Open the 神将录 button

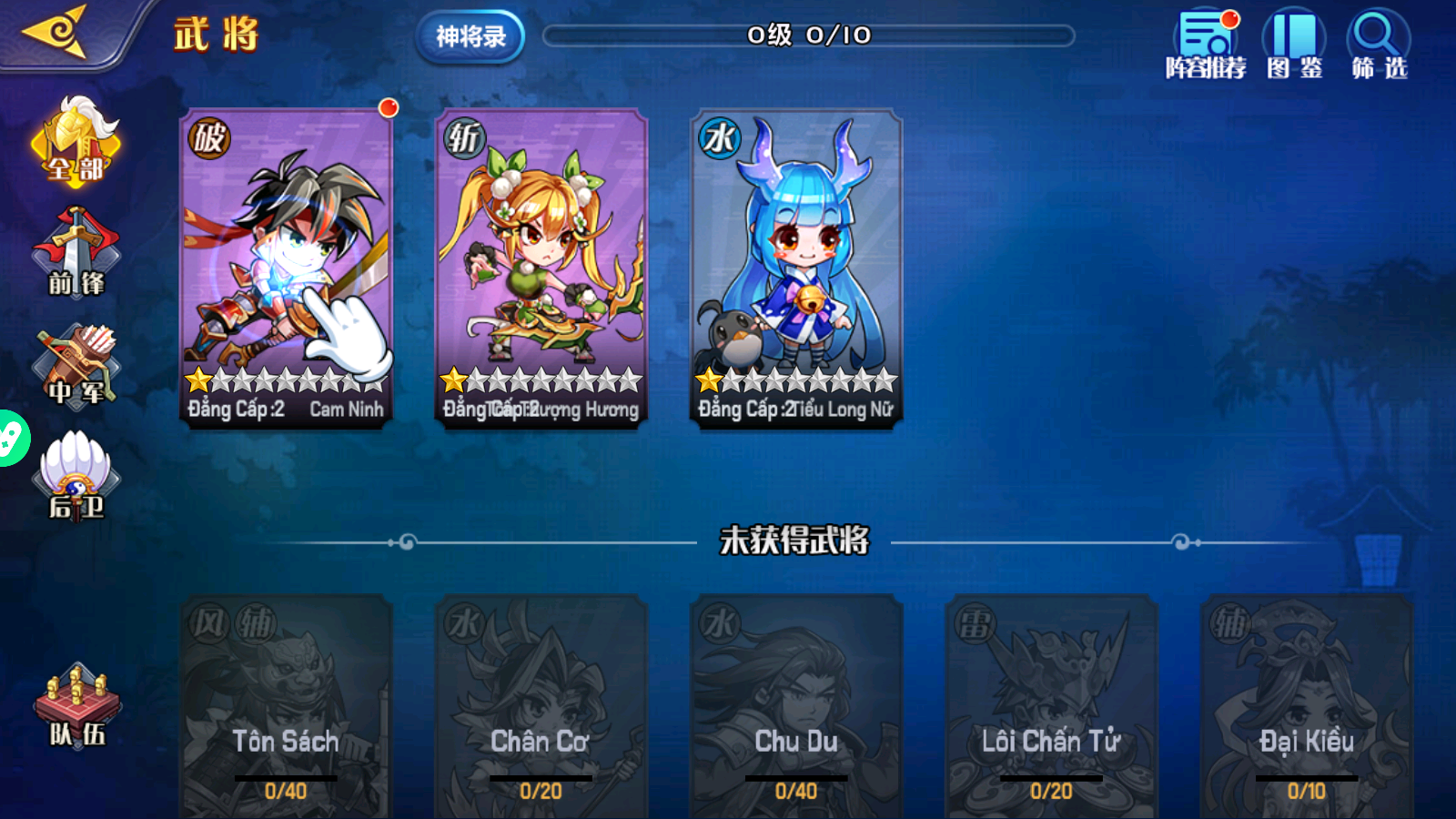click(470, 37)
